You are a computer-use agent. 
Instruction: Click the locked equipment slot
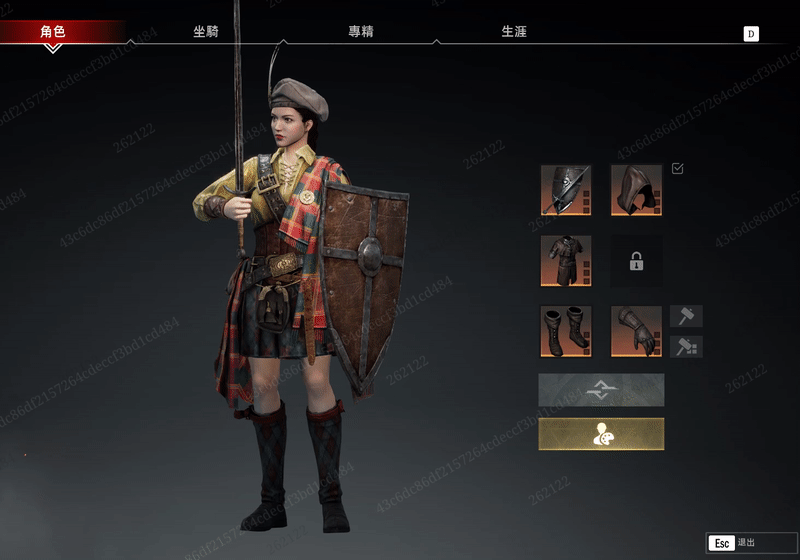point(636,261)
